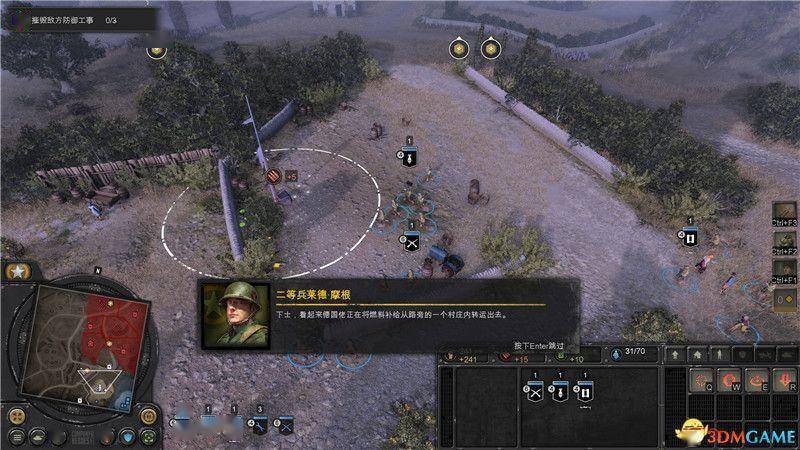Select the wrench engineer squad in bottom unit bar

(259, 426)
